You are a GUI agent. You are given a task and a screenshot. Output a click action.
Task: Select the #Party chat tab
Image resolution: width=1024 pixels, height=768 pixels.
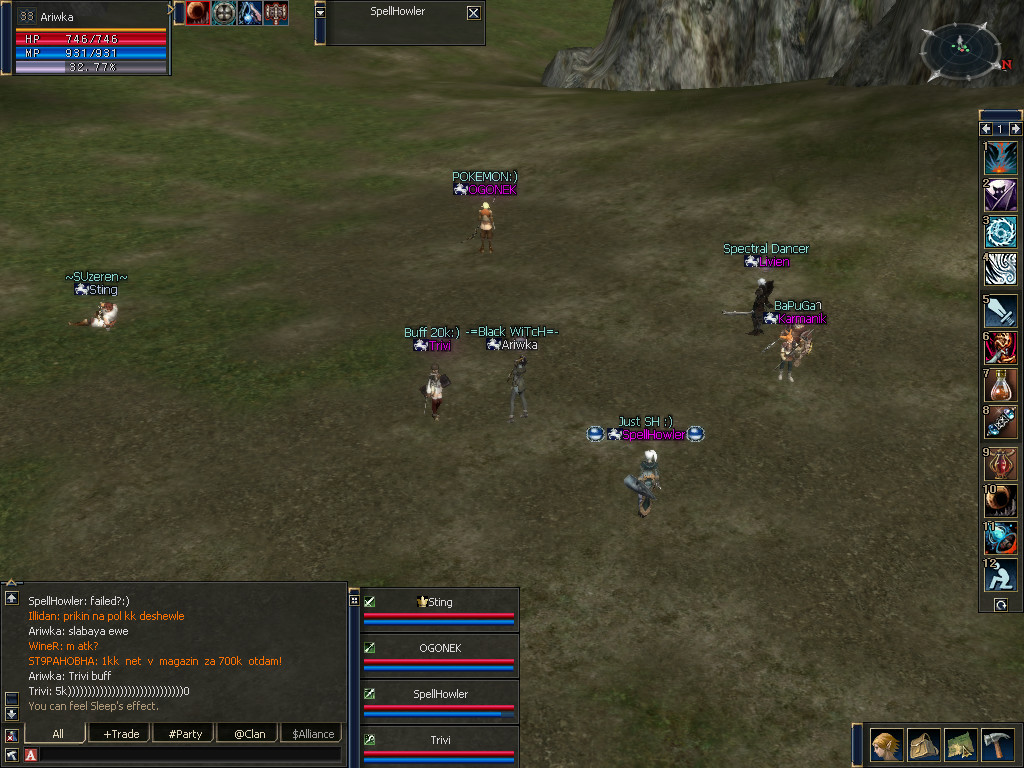[185, 734]
